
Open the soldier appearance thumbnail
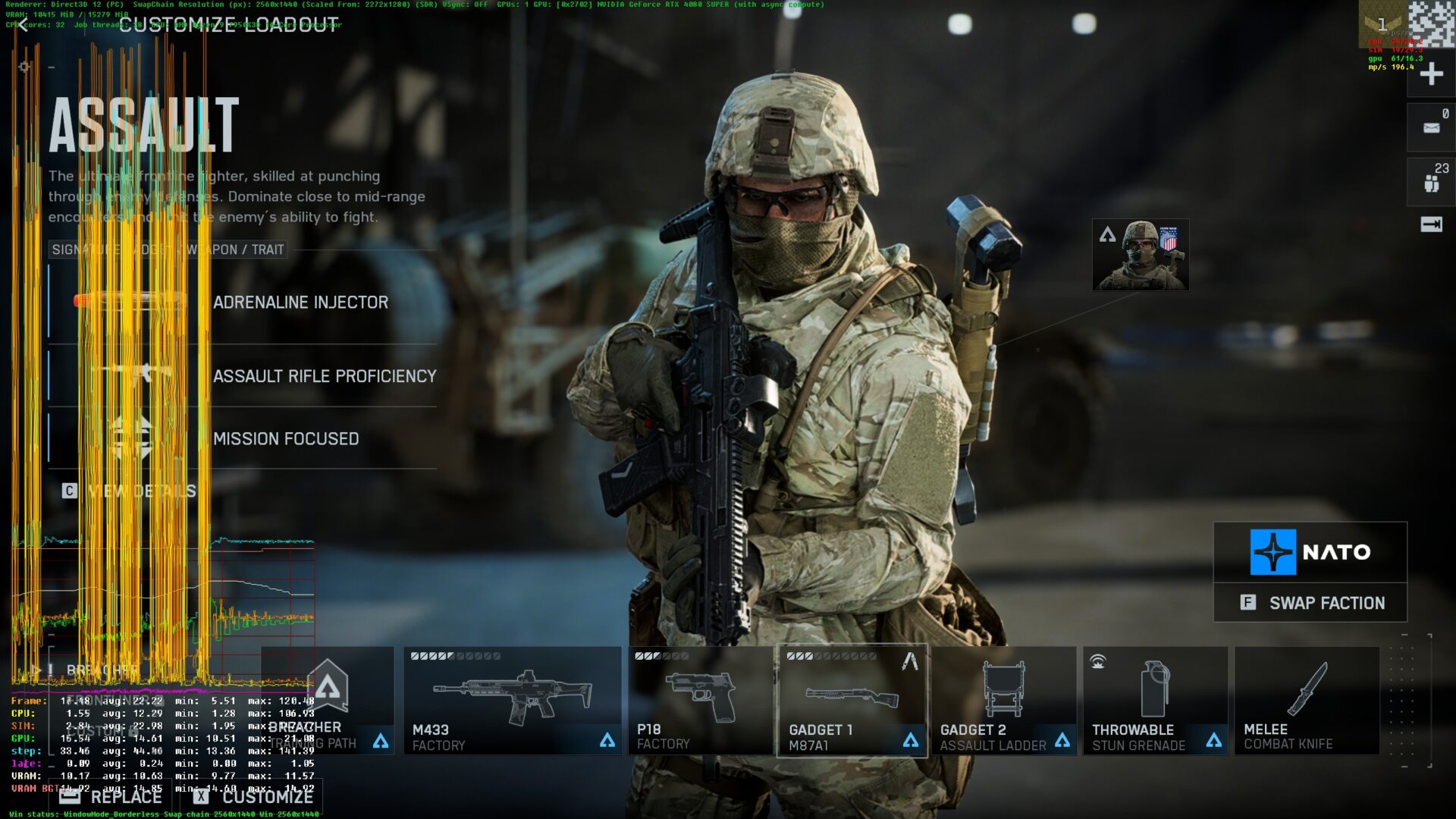(1141, 256)
